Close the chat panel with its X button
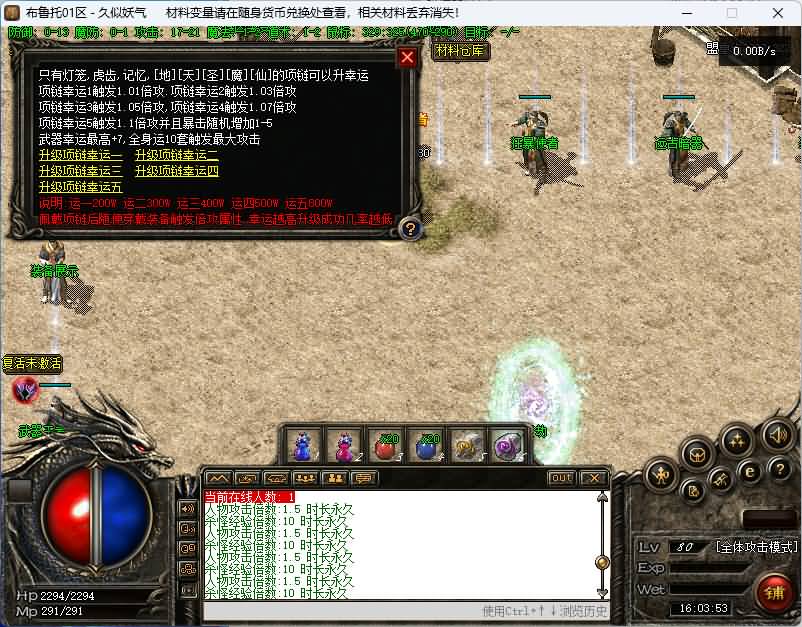802x627 pixels. coord(593,478)
